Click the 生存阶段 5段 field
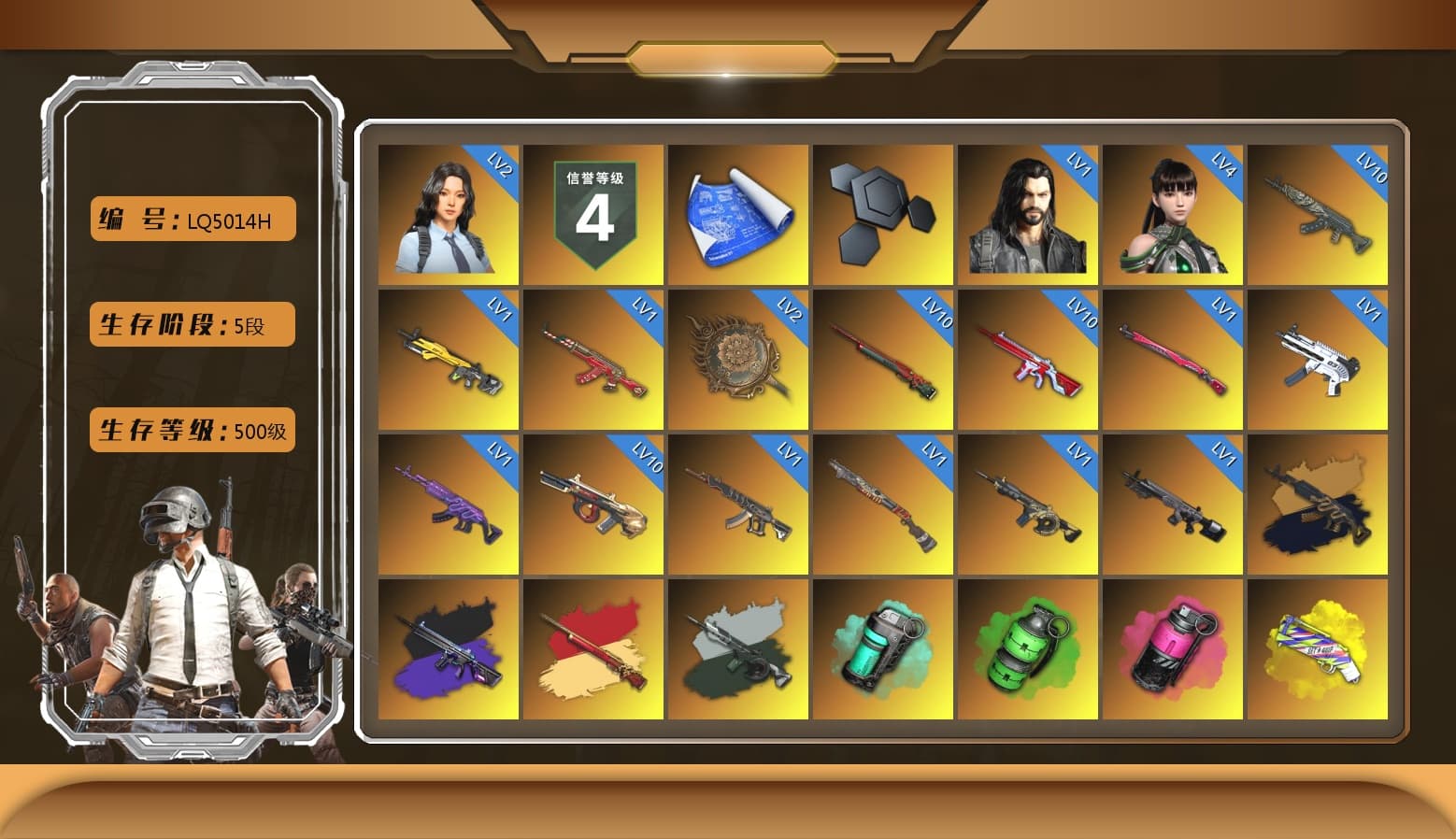The width and height of the screenshot is (1456, 839). coord(192,324)
